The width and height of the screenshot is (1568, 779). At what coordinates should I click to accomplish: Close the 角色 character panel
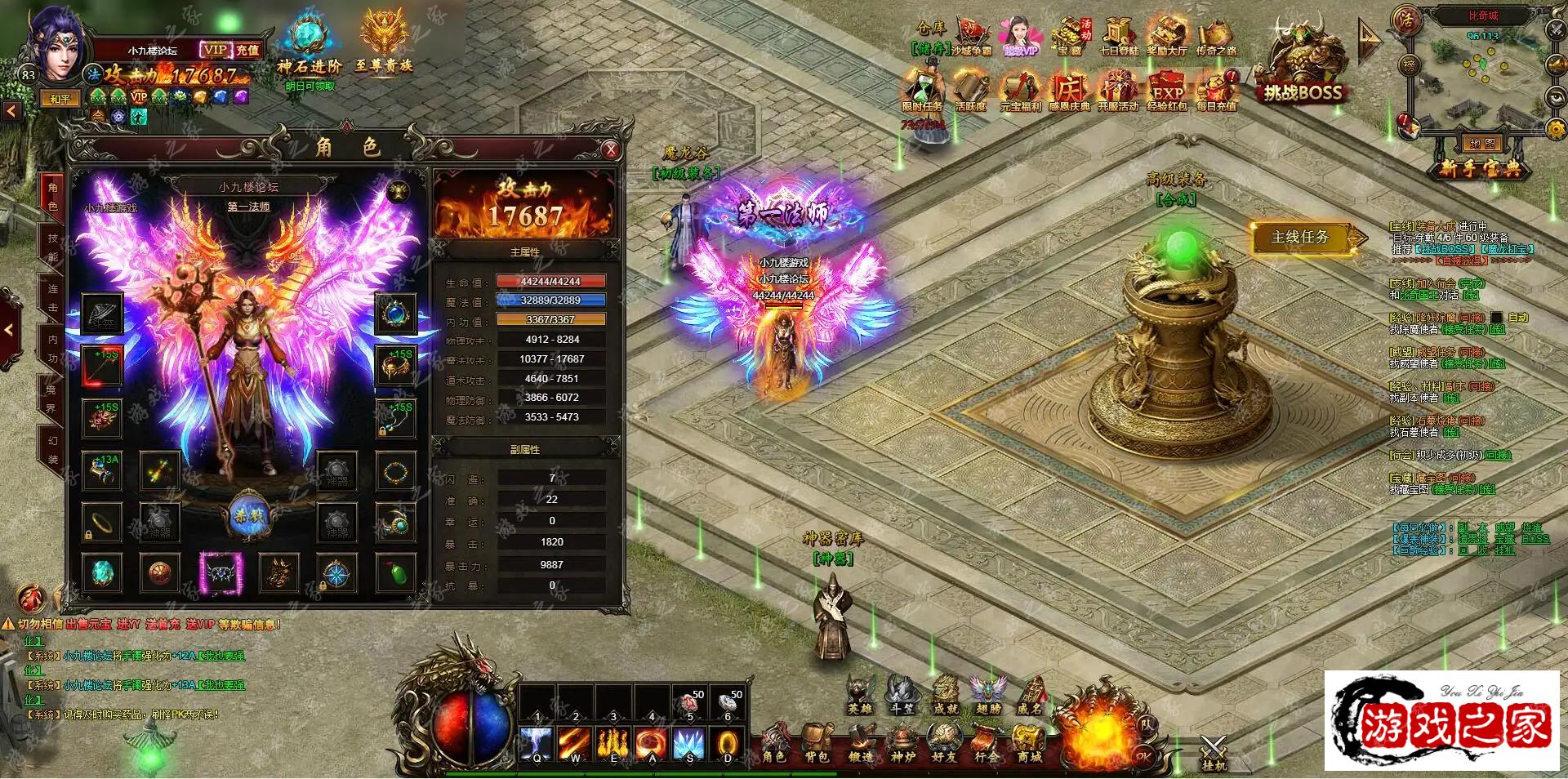click(x=610, y=149)
